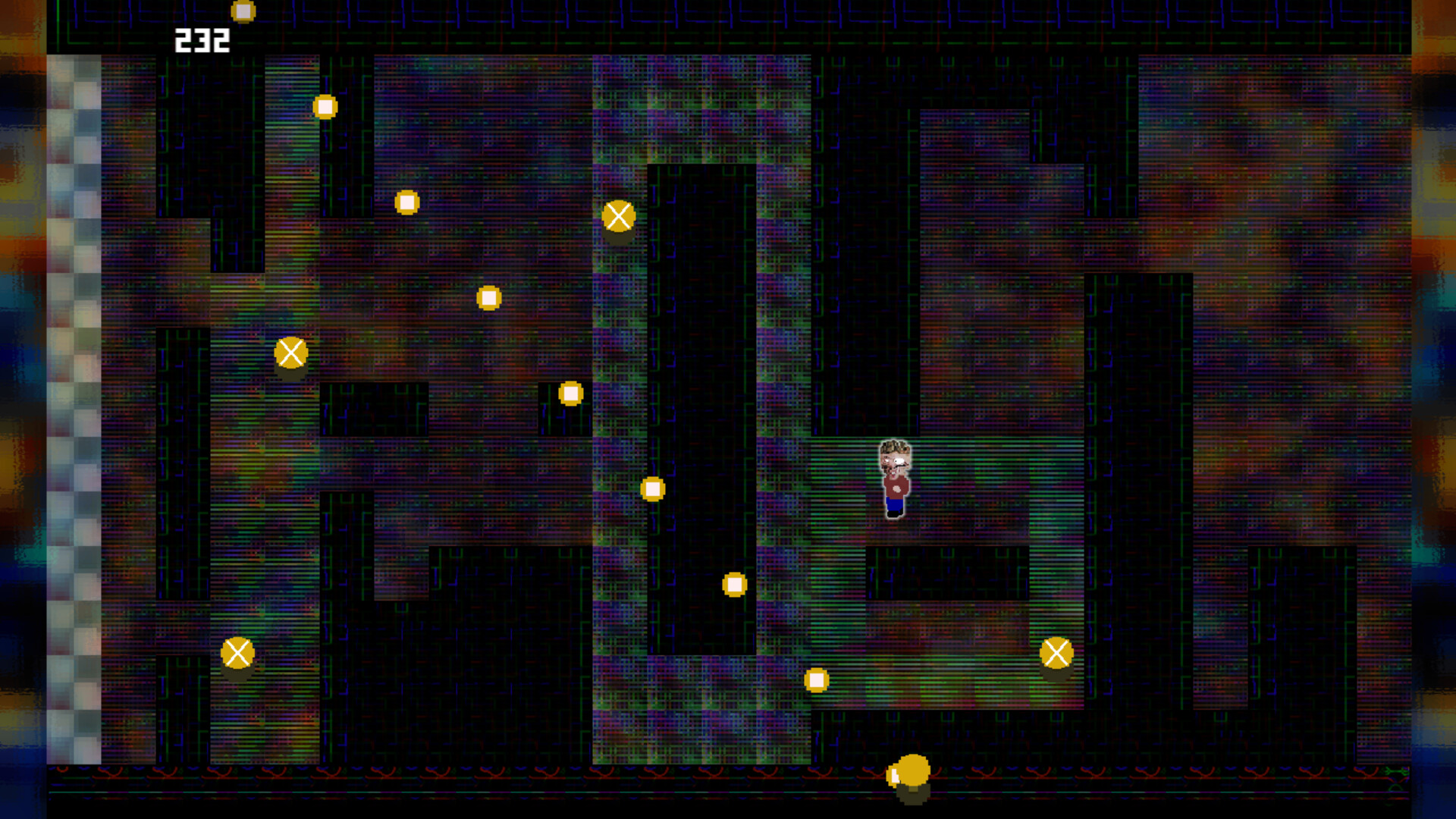Click the dark top bar above the maze
This screenshot has width=1456, height=819.
click(728, 27)
